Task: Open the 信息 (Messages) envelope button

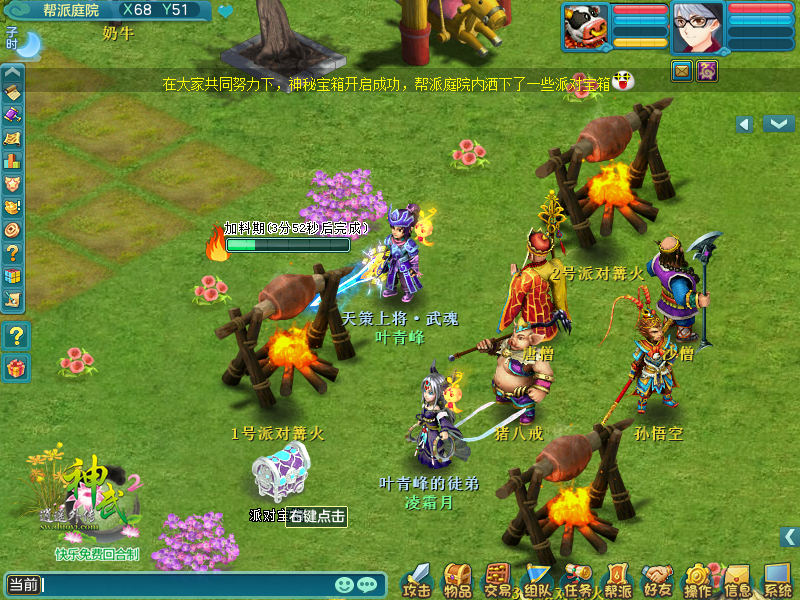Action: pos(738,579)
